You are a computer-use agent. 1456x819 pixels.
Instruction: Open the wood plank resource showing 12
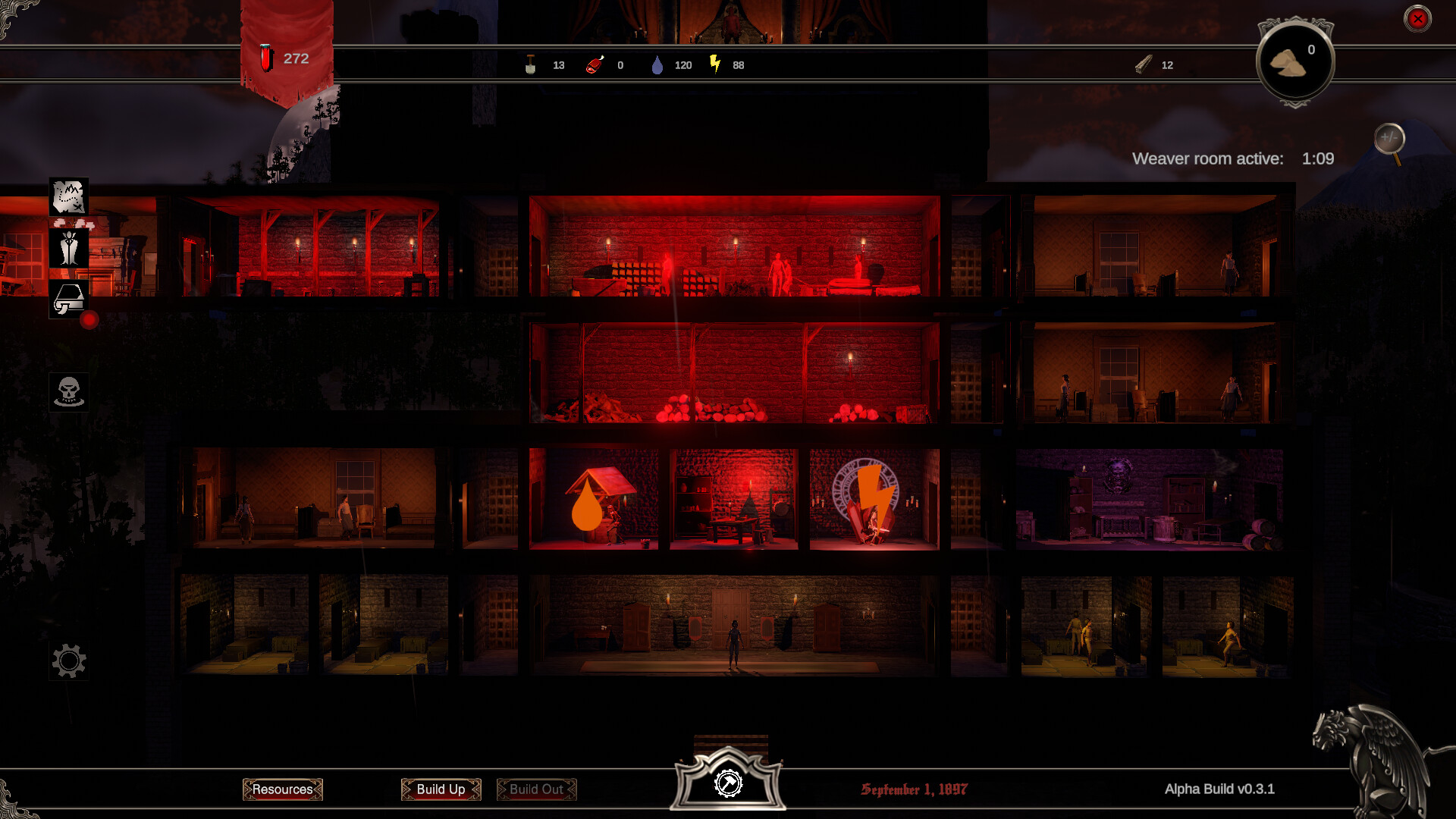[x=1145, y=65]
